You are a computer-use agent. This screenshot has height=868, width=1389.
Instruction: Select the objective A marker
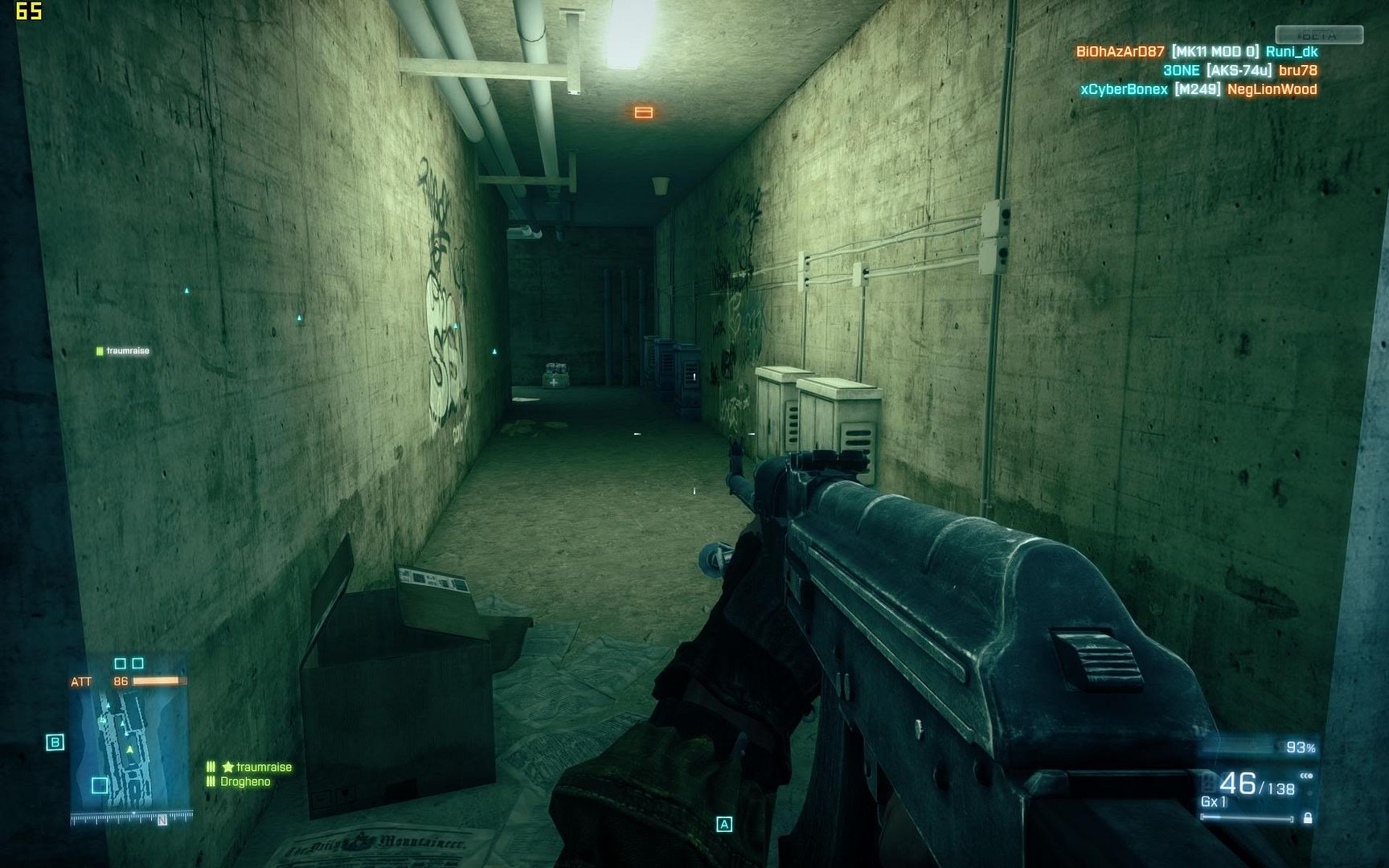point(724,824)
